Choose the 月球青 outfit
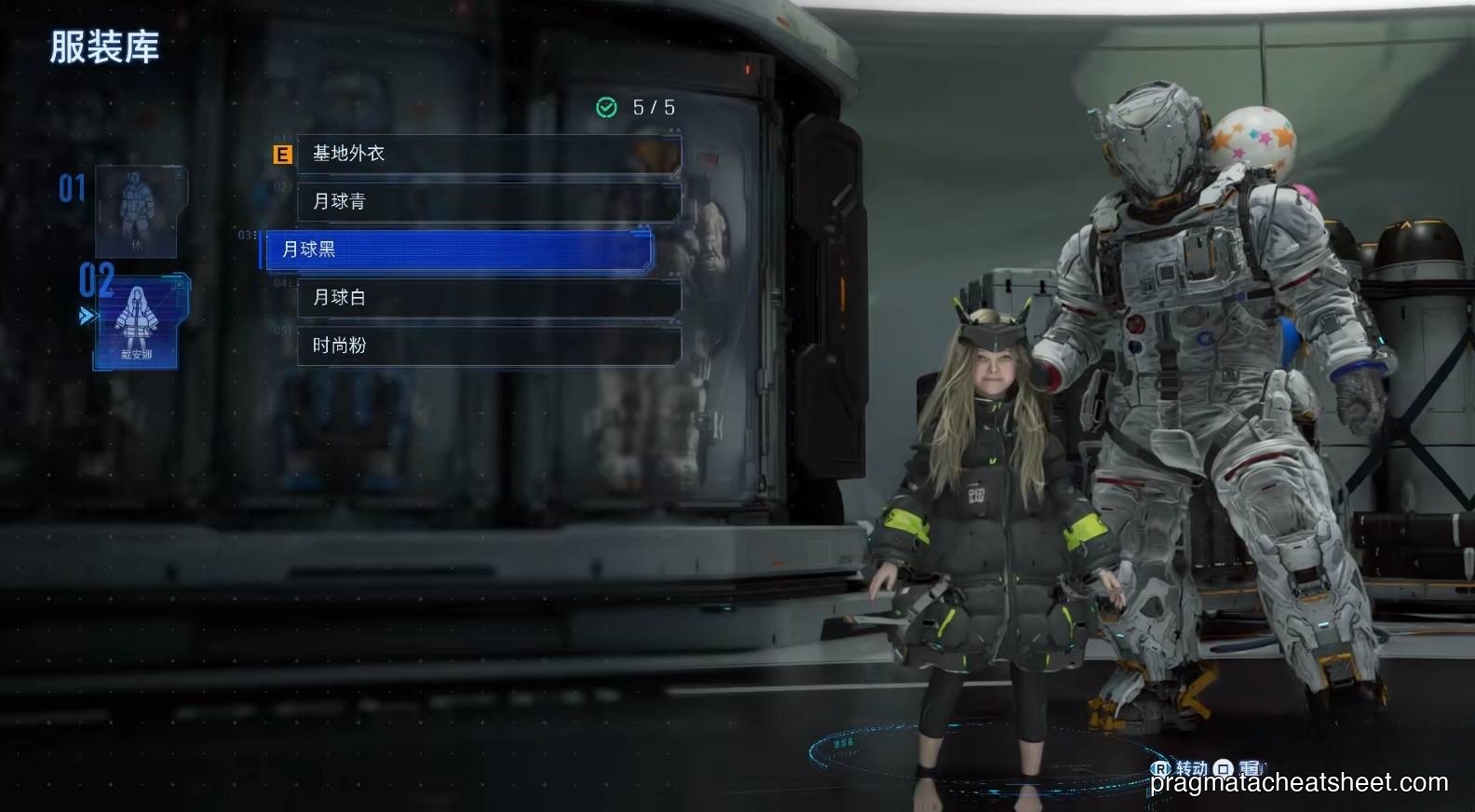The width and height of the screenshot is (1475, 812). 488,201
